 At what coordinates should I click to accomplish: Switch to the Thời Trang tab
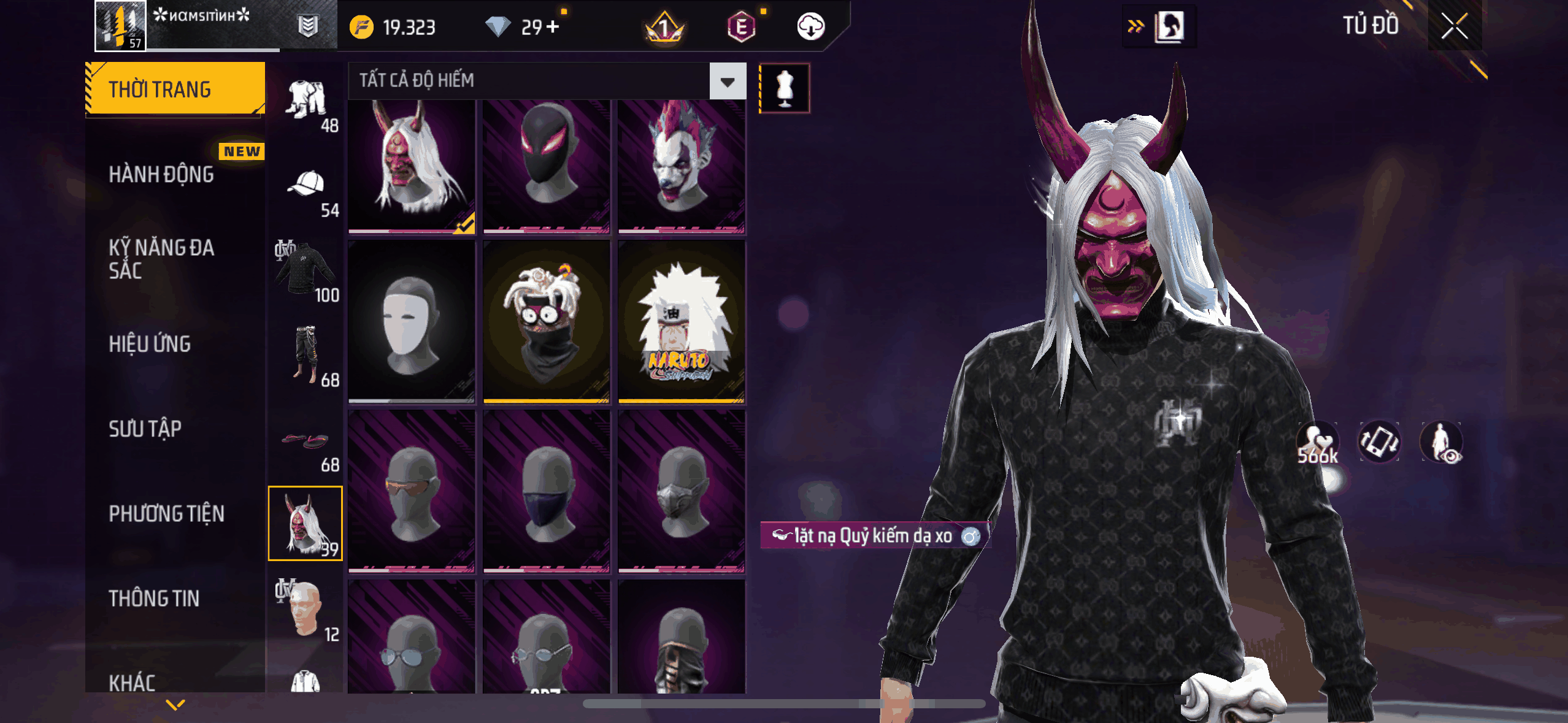click(x=175, y=89)
